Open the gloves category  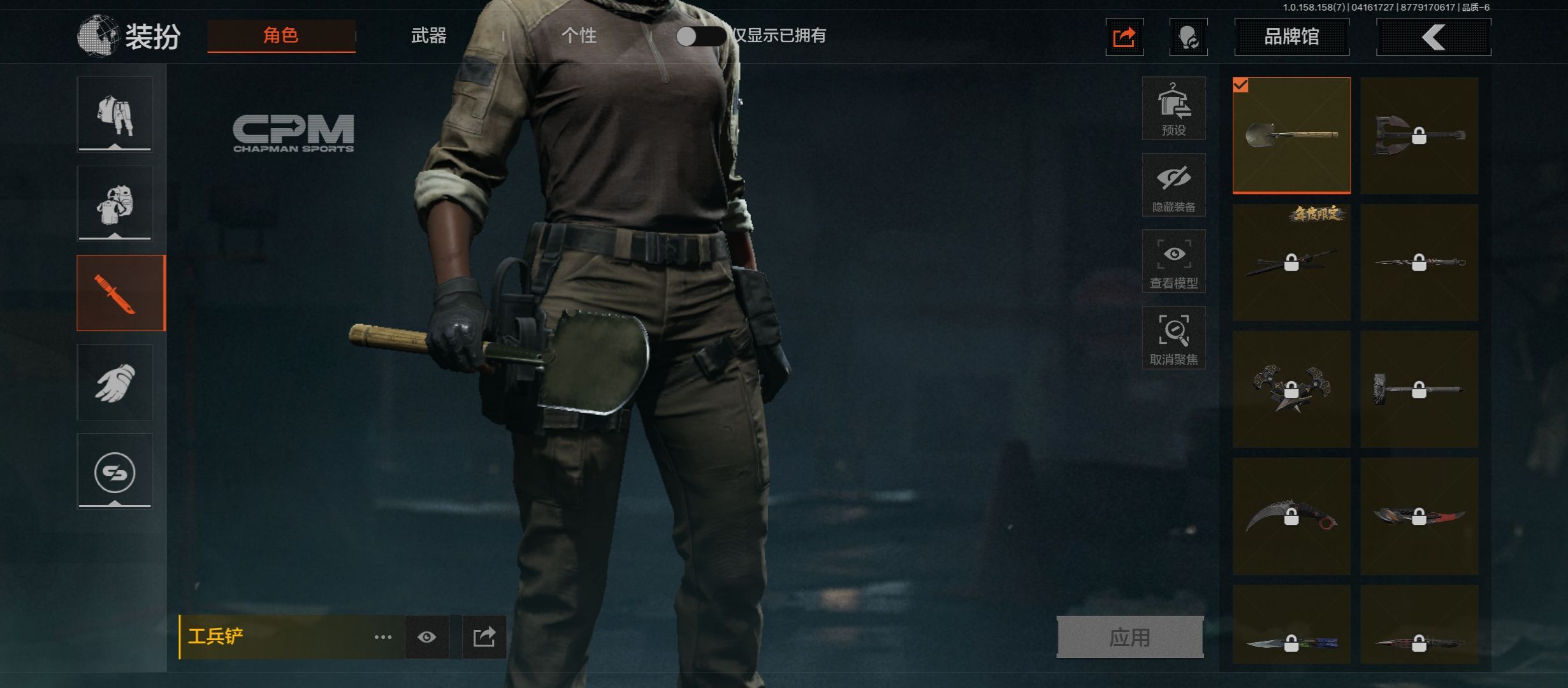click(x=115, y=382)
